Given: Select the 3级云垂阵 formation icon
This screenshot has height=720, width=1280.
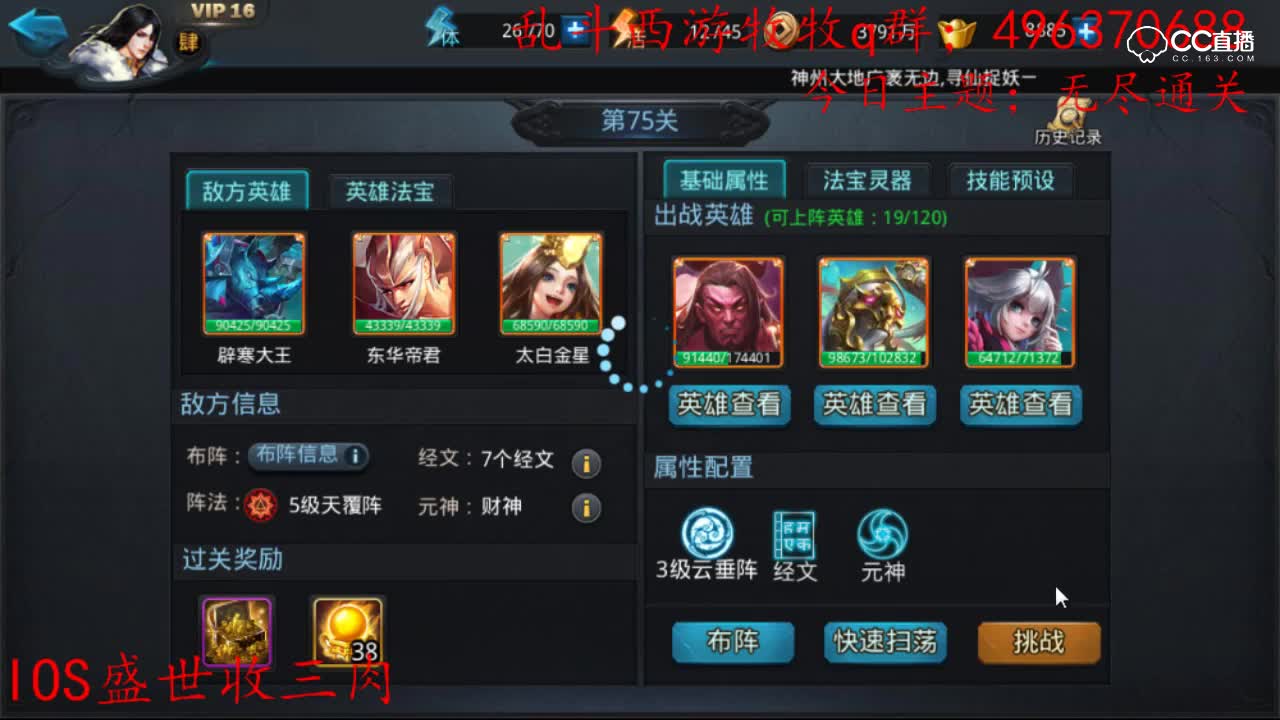Looking at the screenshot, I should [707, 535].
